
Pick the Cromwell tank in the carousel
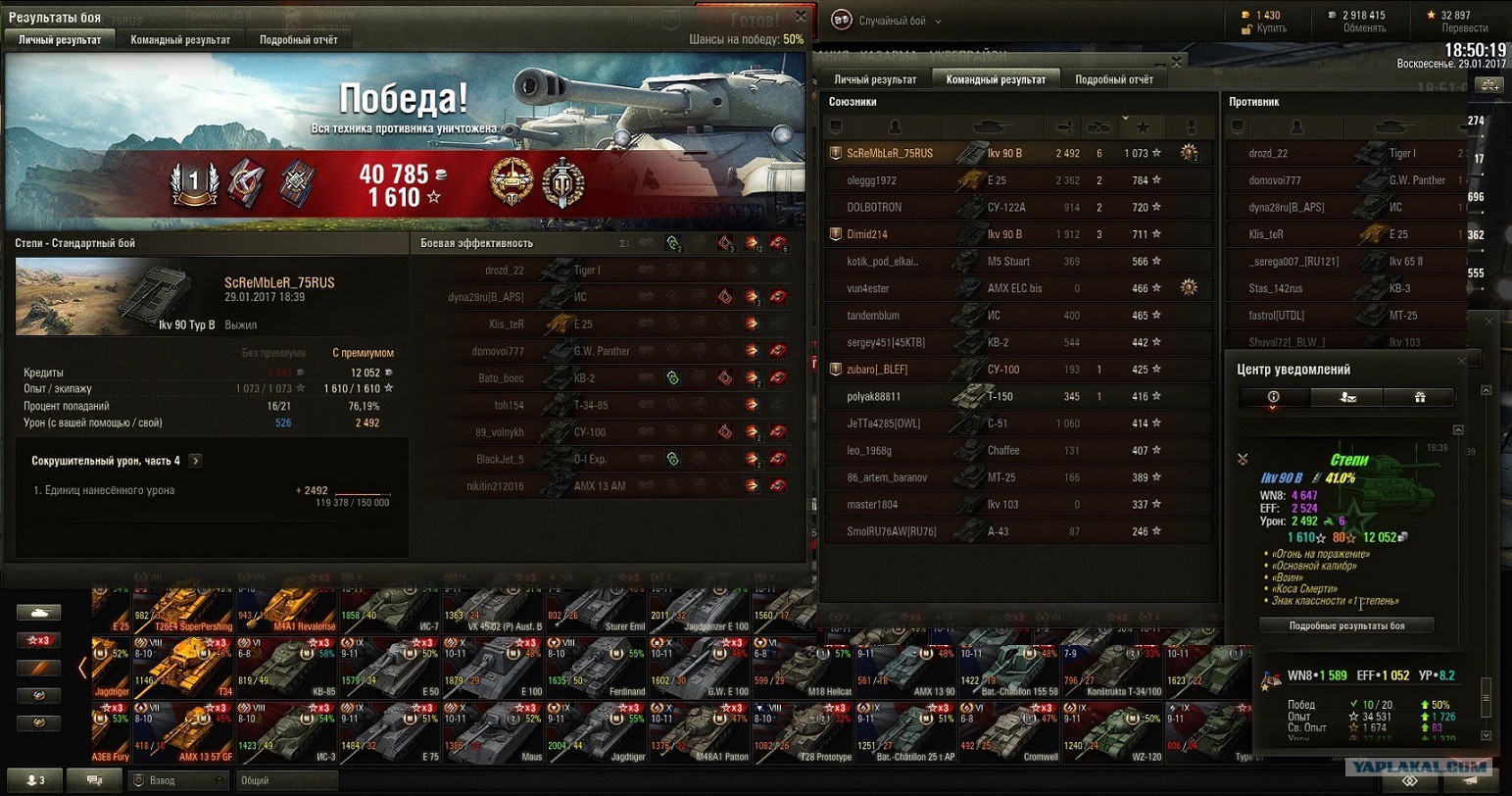[1010, 733]
